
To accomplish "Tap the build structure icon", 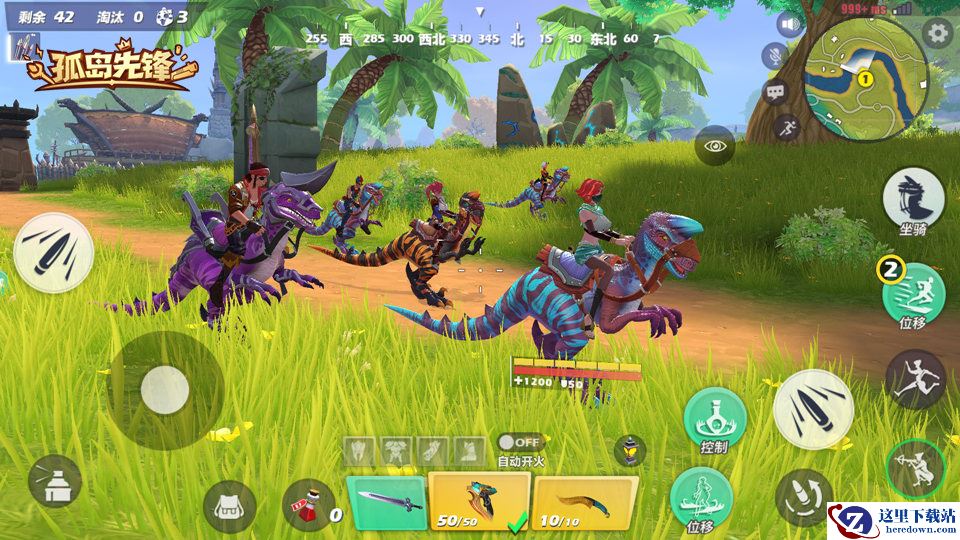I will pos(55,482).
